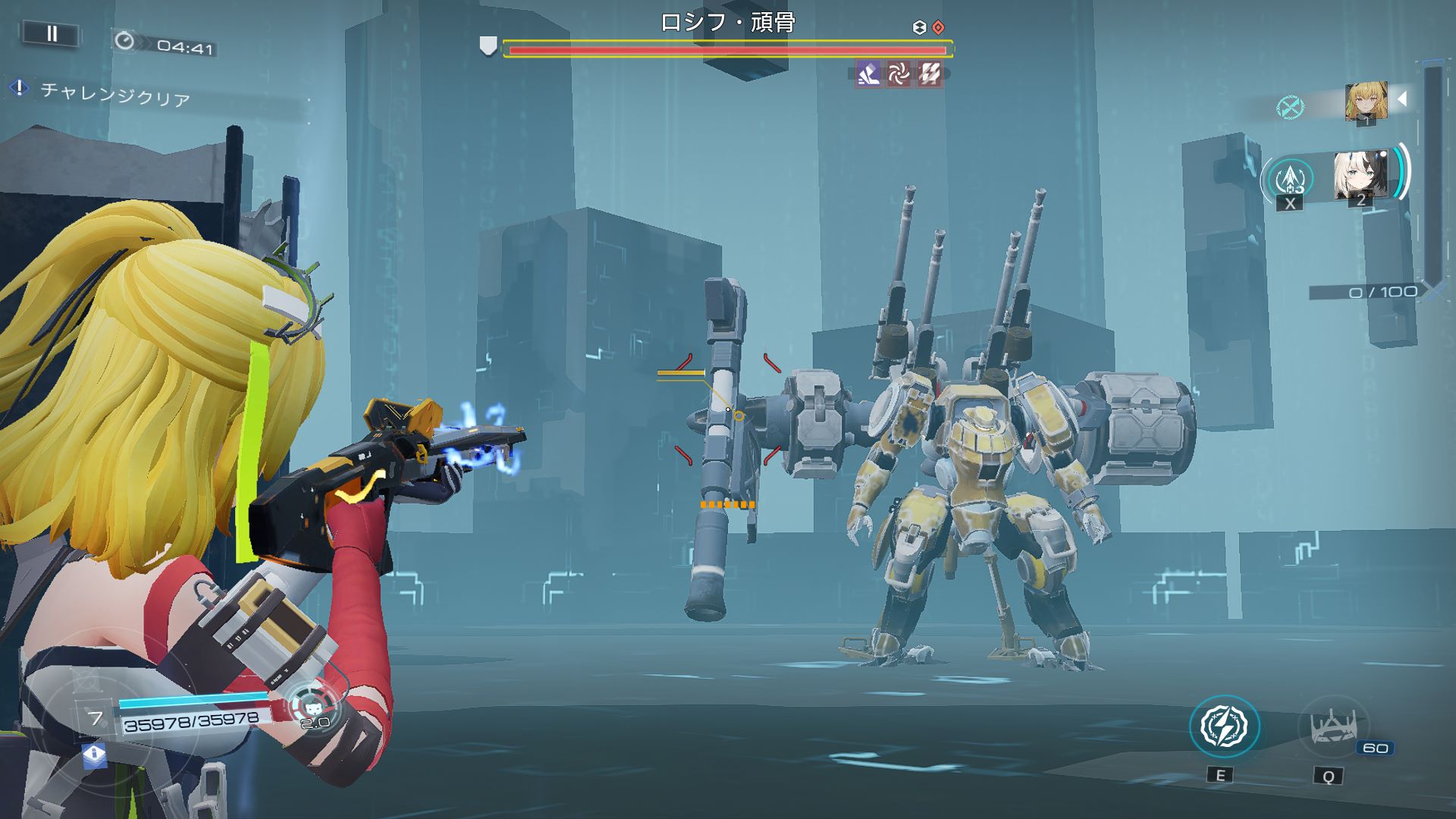Open the チャレンジクリア objective tracker

[114, 95]
